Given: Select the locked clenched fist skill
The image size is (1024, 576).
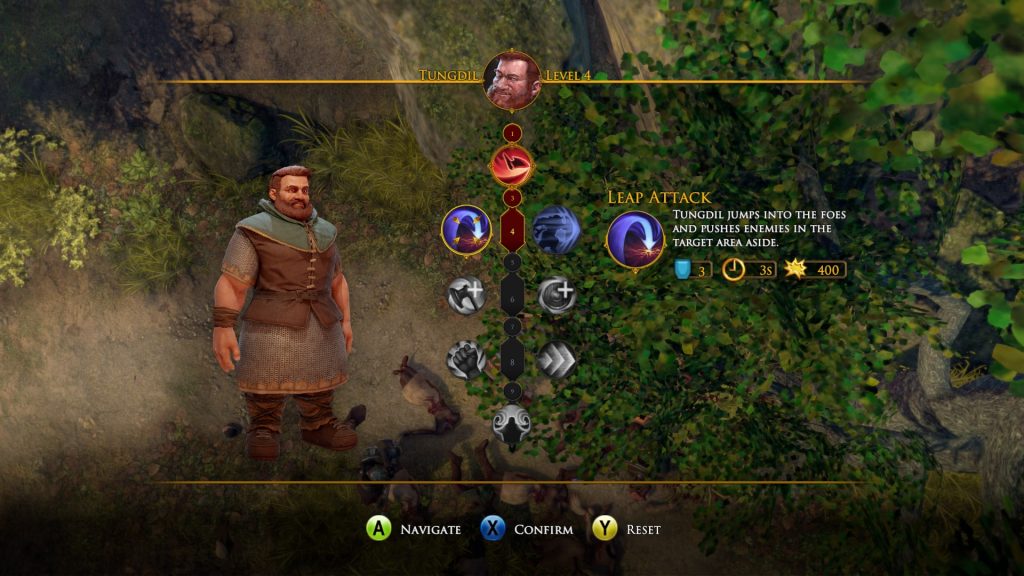Looking at the screenshot, I should pyautogui.click(x=465, y=360).
